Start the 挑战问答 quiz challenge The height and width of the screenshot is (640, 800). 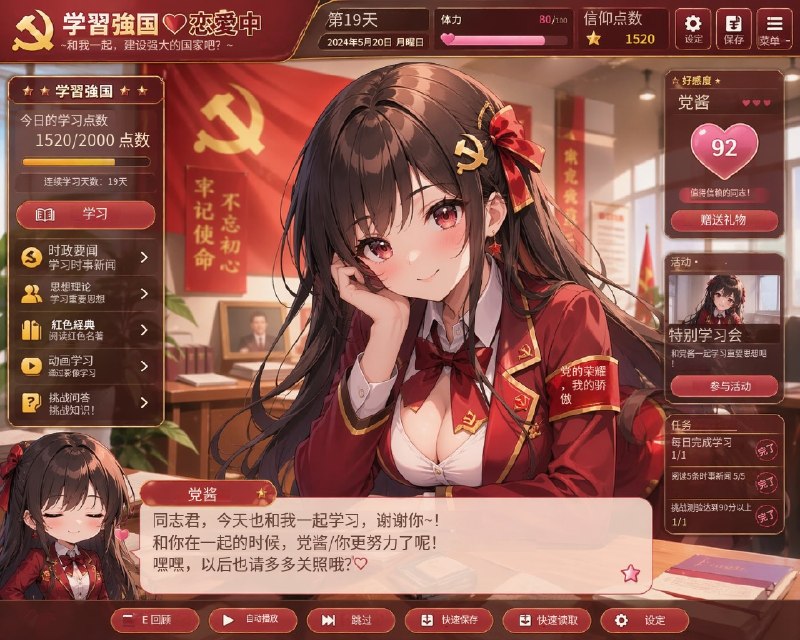[x=85, y=402]
